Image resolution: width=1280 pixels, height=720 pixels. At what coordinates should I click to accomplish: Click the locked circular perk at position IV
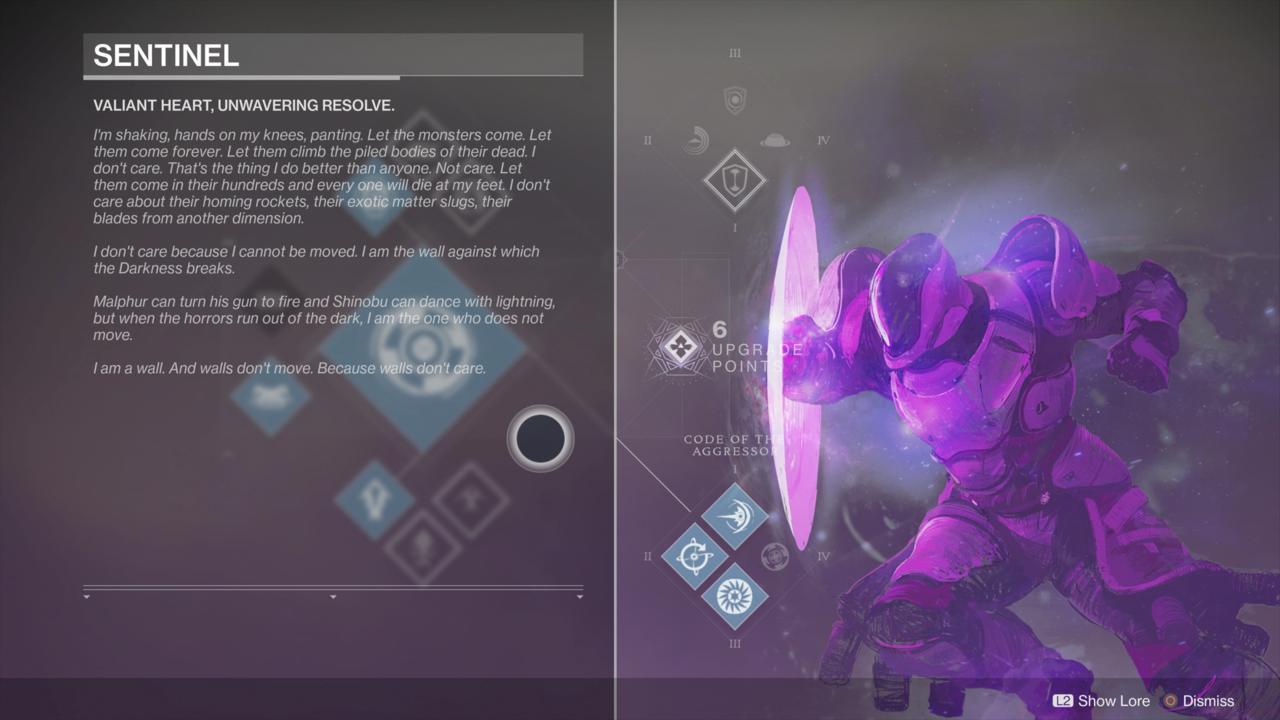[x=776, y=555]
